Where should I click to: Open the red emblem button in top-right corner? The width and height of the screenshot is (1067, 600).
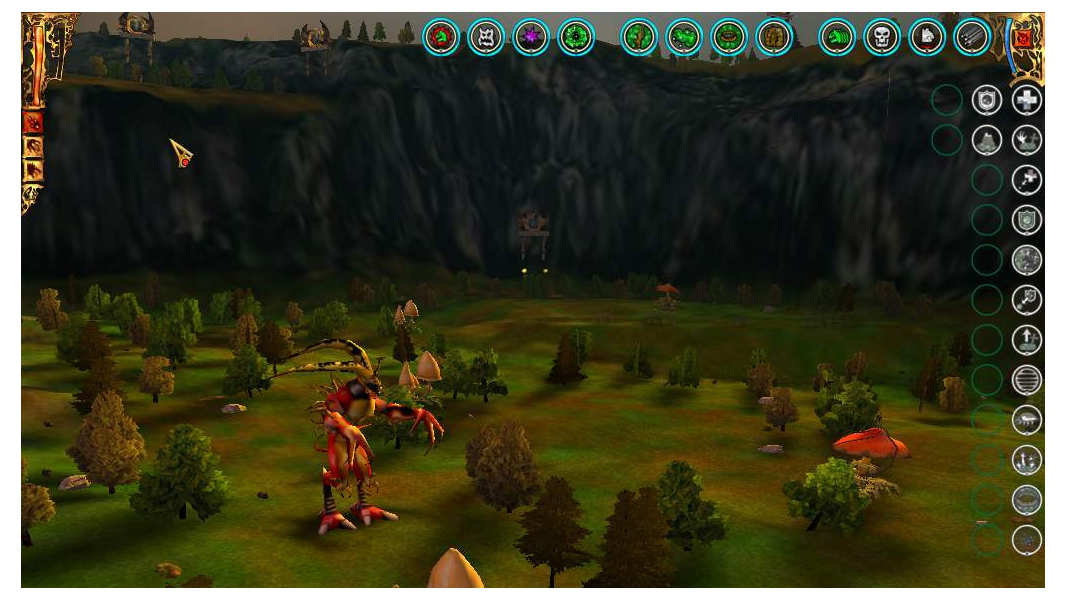click(x=1023, y=39)
